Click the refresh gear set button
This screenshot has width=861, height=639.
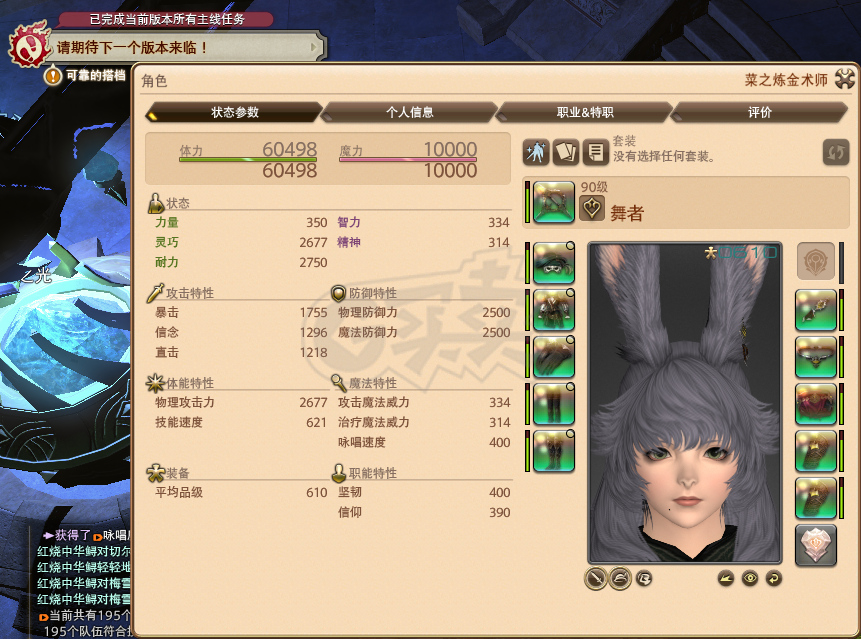pos(836,152)
